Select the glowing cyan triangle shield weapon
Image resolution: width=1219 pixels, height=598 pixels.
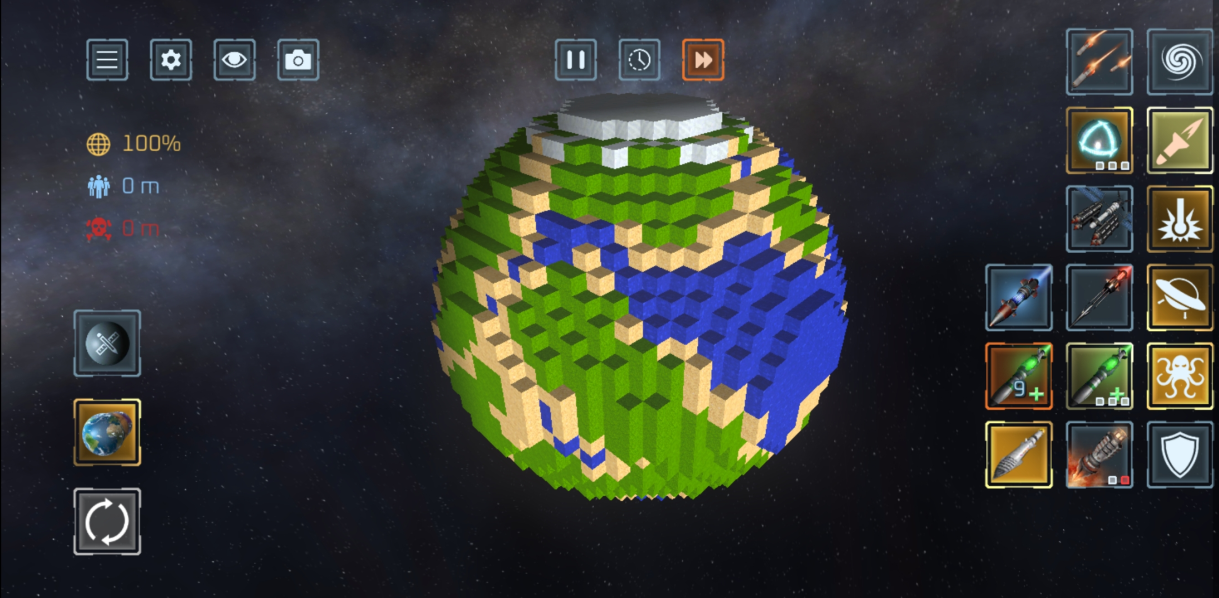[1099, 140]
